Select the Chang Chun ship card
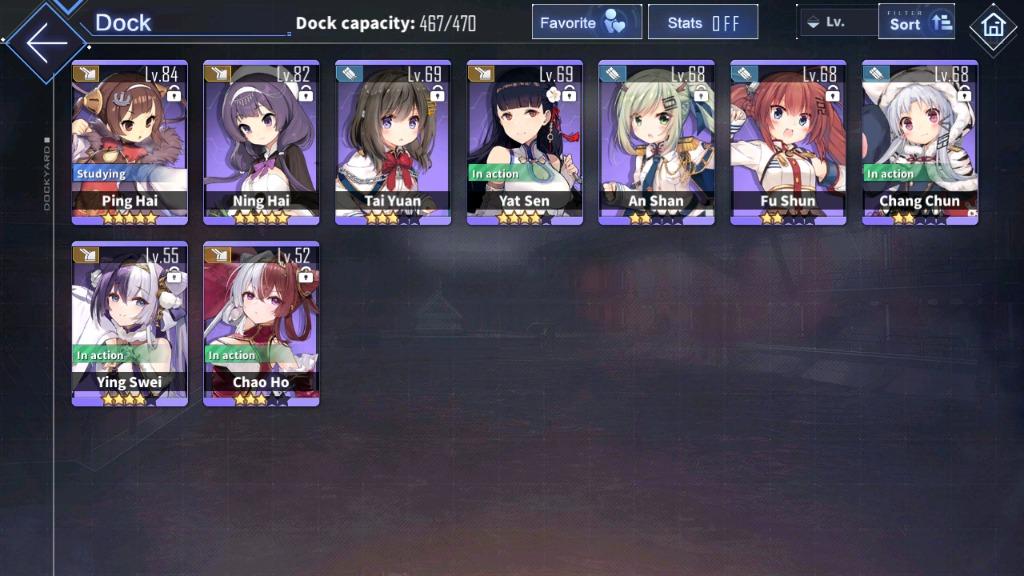The height and width of the screenshot is (576, 1024). (x=920, y=142)
